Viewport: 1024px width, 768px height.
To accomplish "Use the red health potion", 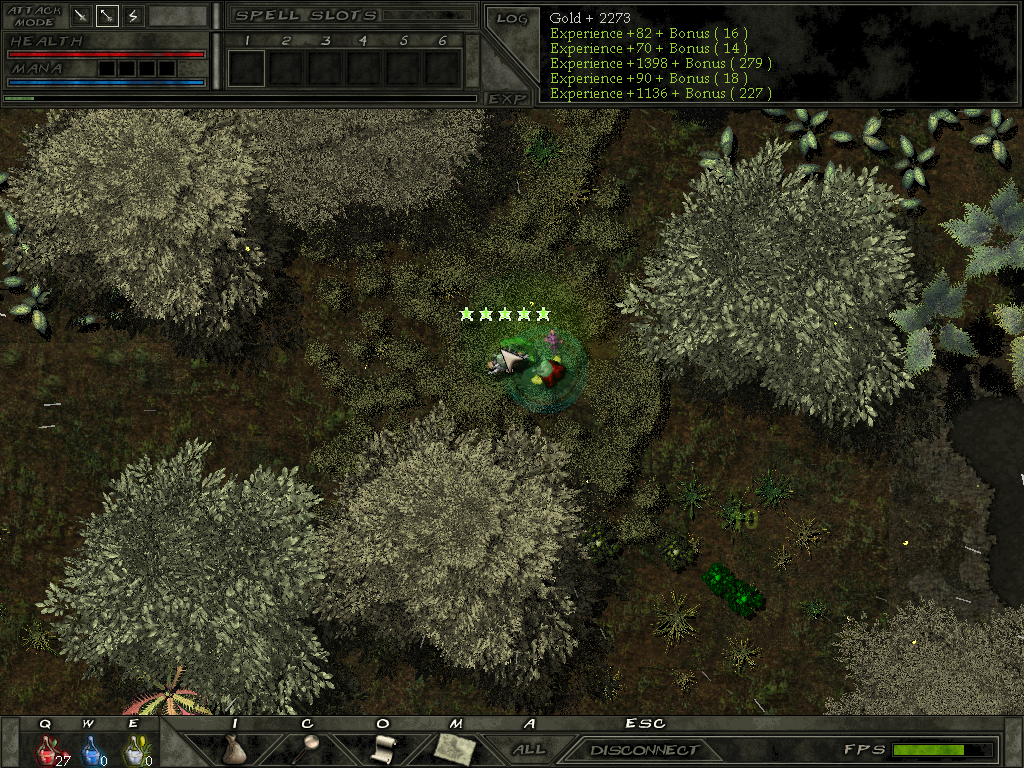I will [x=46, y=750].
